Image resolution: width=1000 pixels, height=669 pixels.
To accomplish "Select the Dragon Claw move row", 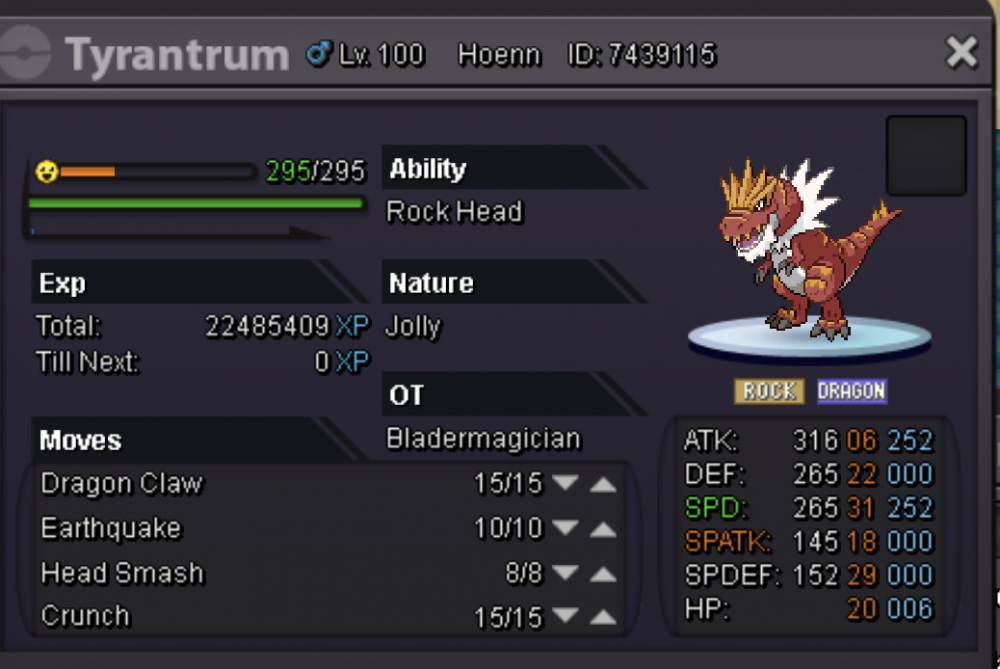I will point(122,484).
